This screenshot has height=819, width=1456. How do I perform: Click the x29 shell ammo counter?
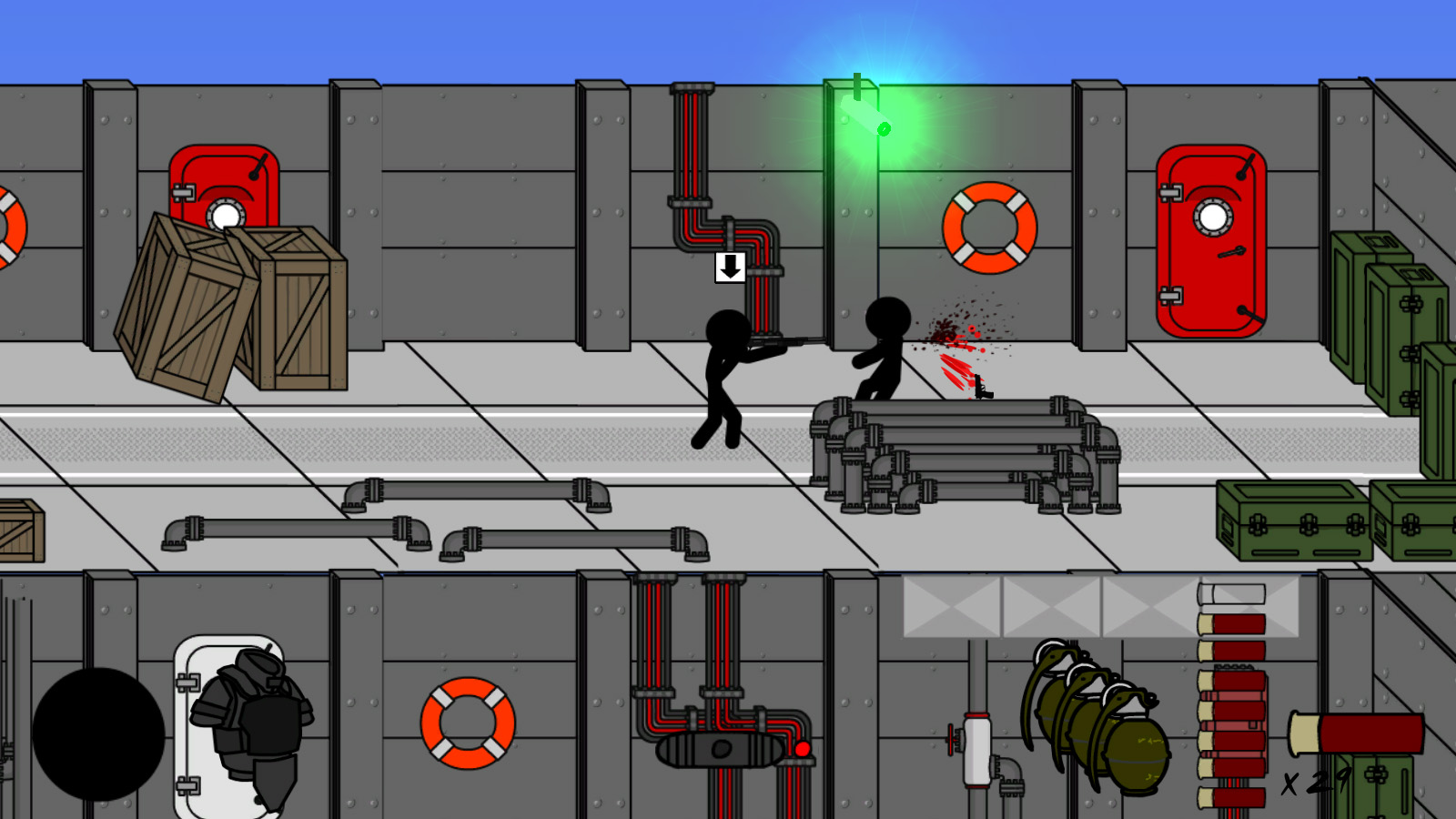(1310, 781)
